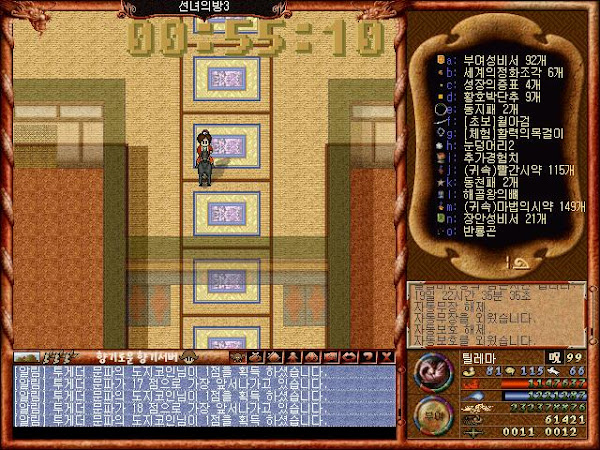Choose the [체험]활력의목걸이 necklace entry
This screenshot has width=600, height=450.
pos(504,138)
